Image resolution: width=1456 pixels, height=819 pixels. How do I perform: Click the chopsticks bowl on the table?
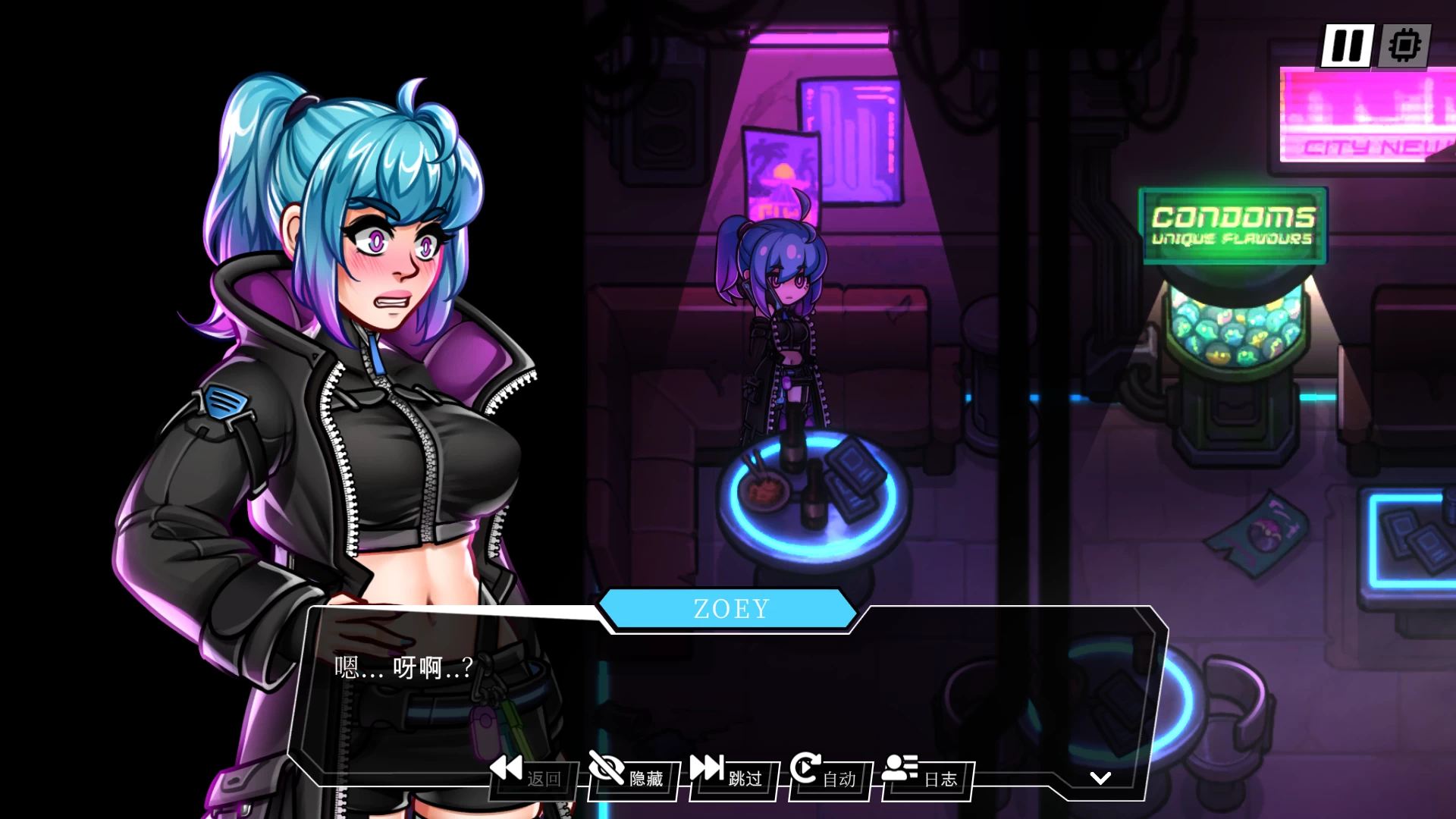click(766, 493)
